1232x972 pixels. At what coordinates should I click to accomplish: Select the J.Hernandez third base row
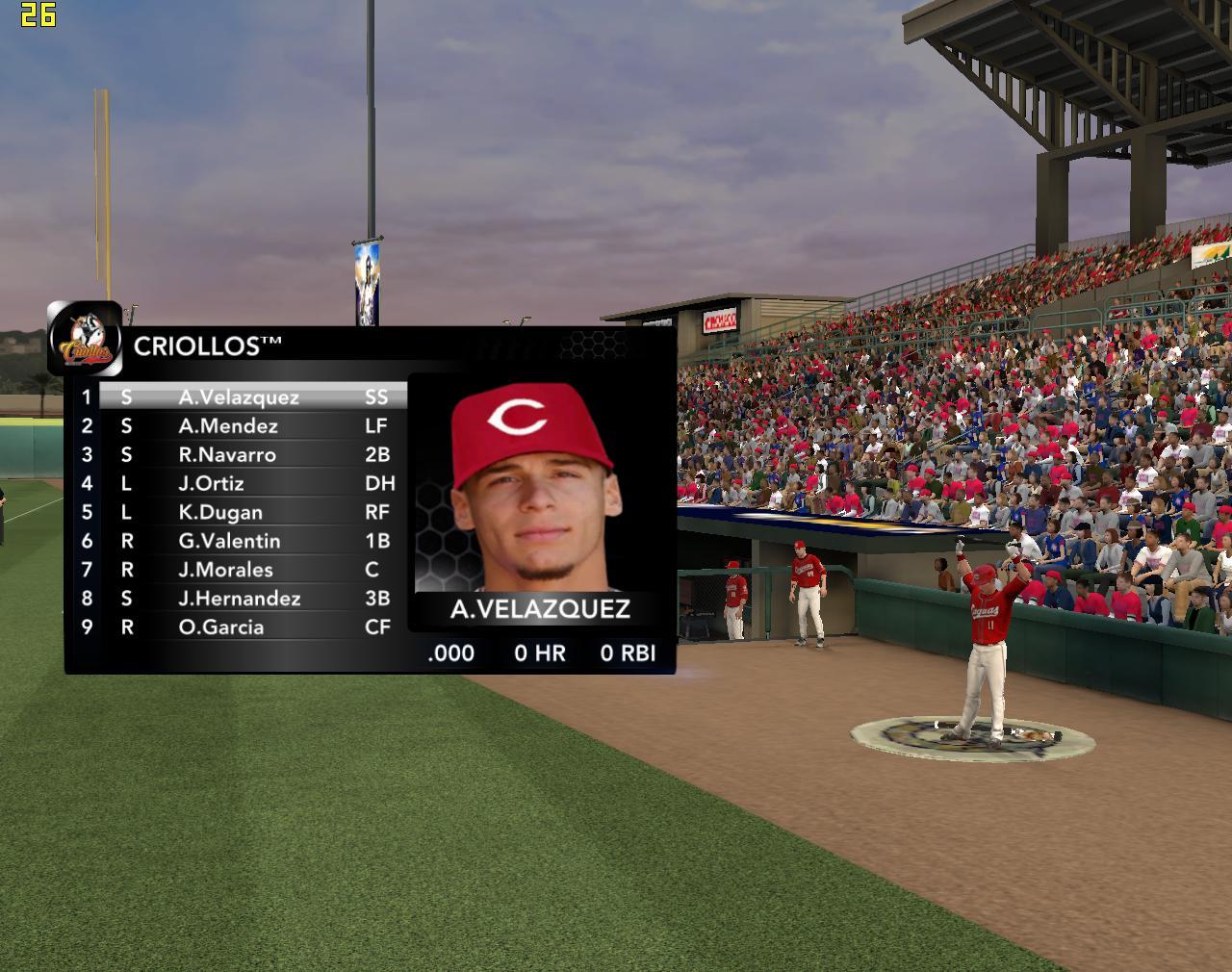click(x=239, y=599)
